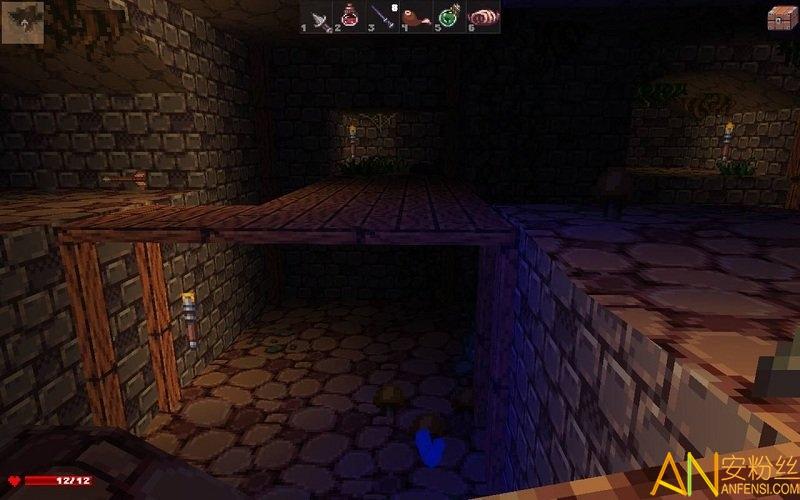
Task: Open the minimap in the corner
Action: (22, 22)
